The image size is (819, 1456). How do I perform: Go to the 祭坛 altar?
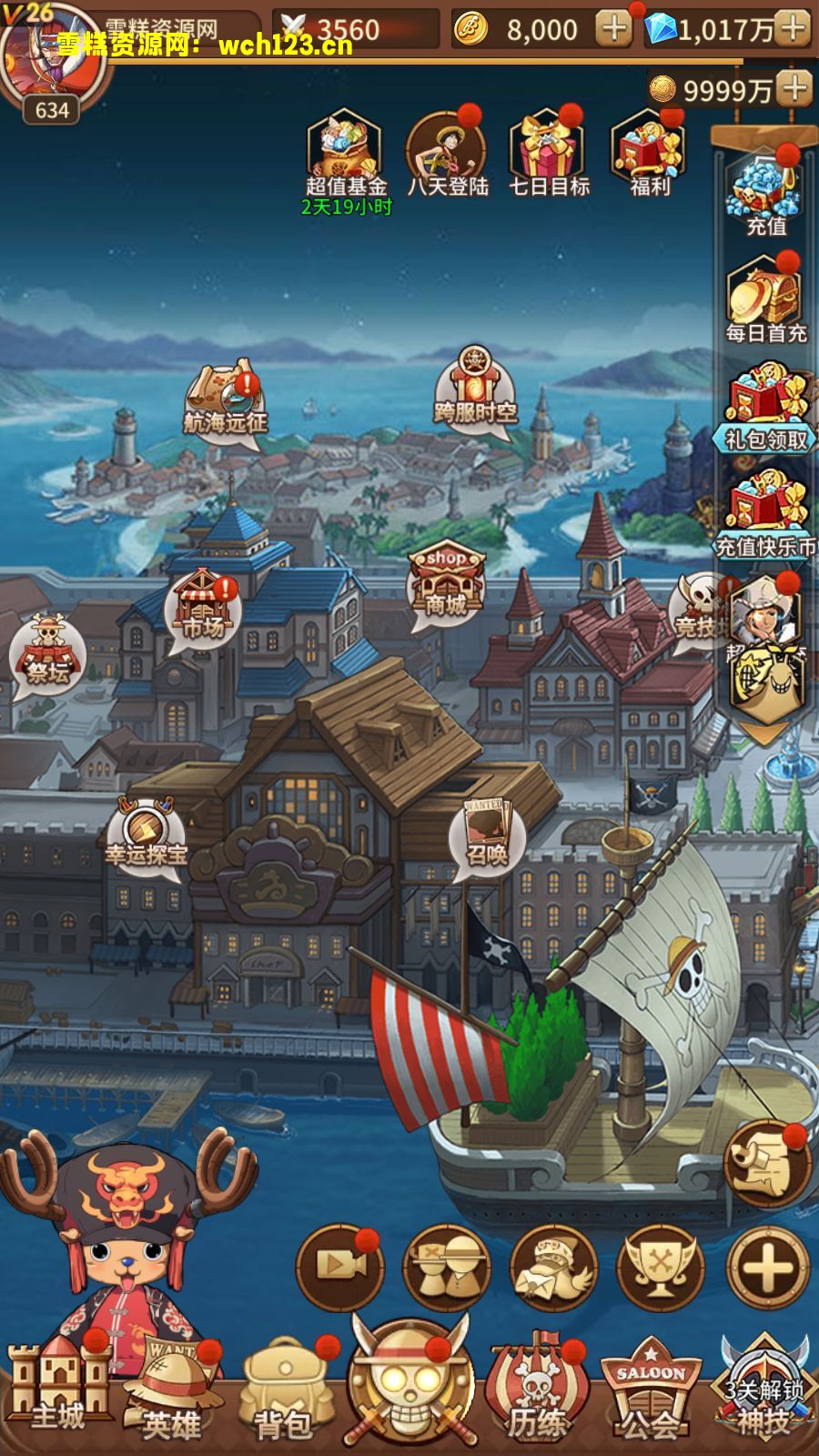(47, 650)
